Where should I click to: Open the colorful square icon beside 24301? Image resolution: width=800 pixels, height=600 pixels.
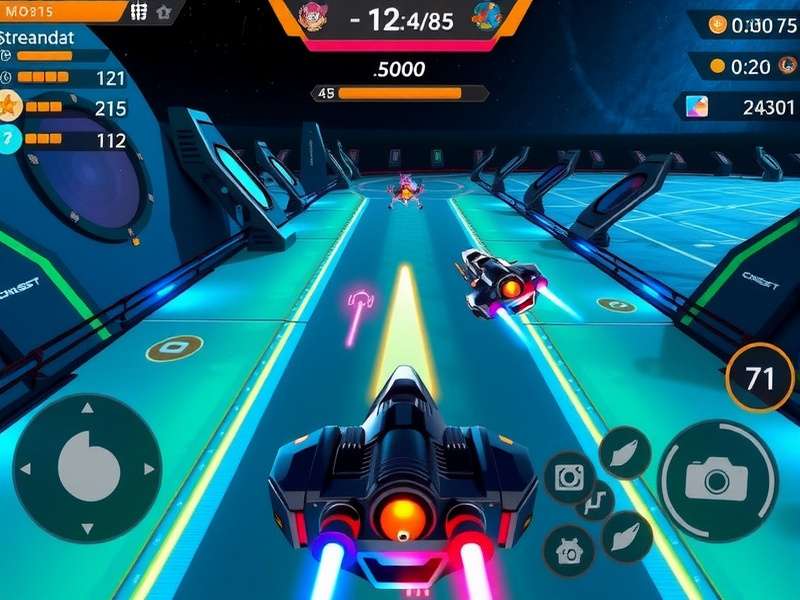698,106
